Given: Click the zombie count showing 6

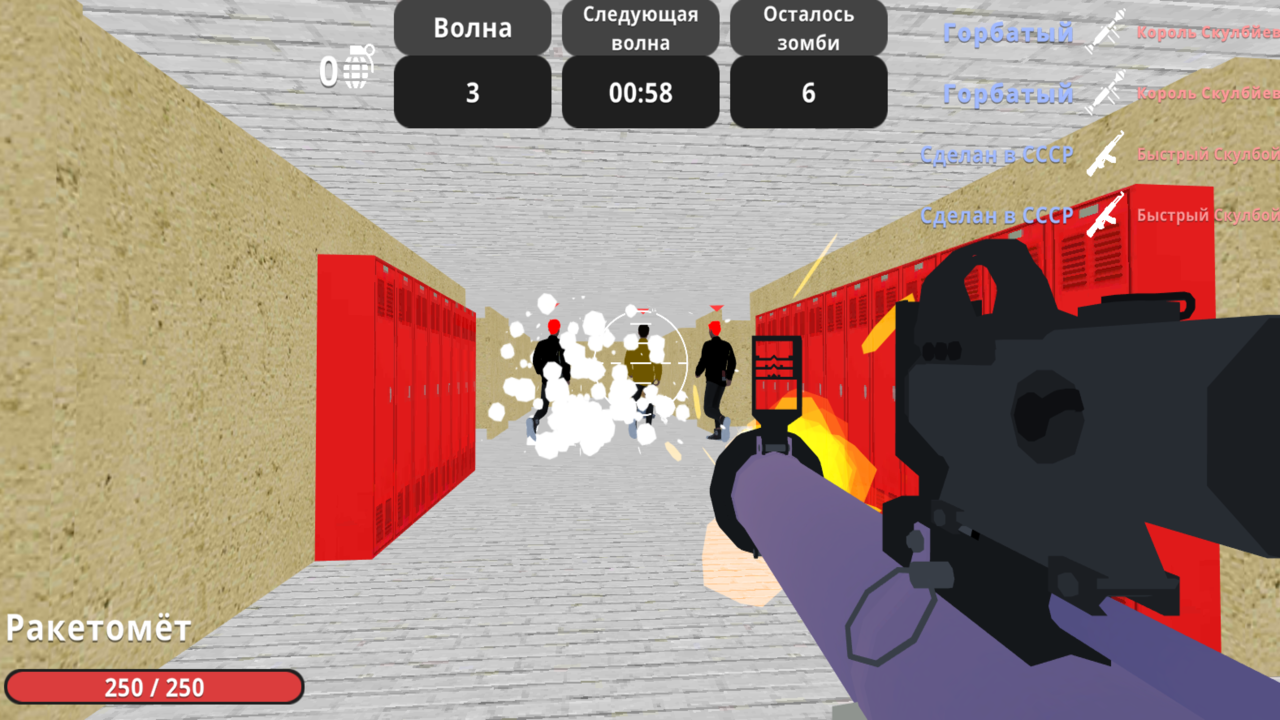Looking at the screenshot, I should [807, 92].
